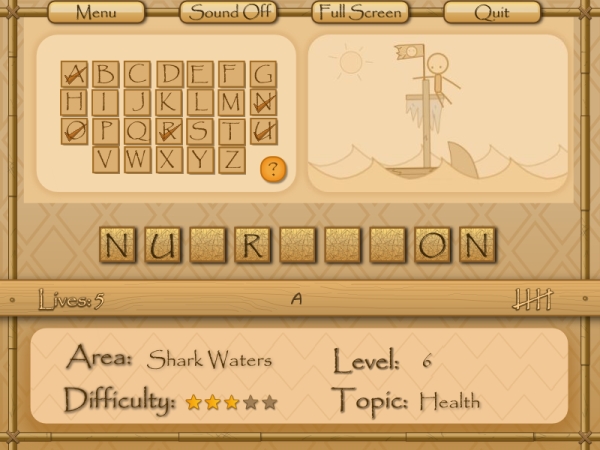Guess the letter T tile
Screen dimensions: 600x450
pos(232,131)
